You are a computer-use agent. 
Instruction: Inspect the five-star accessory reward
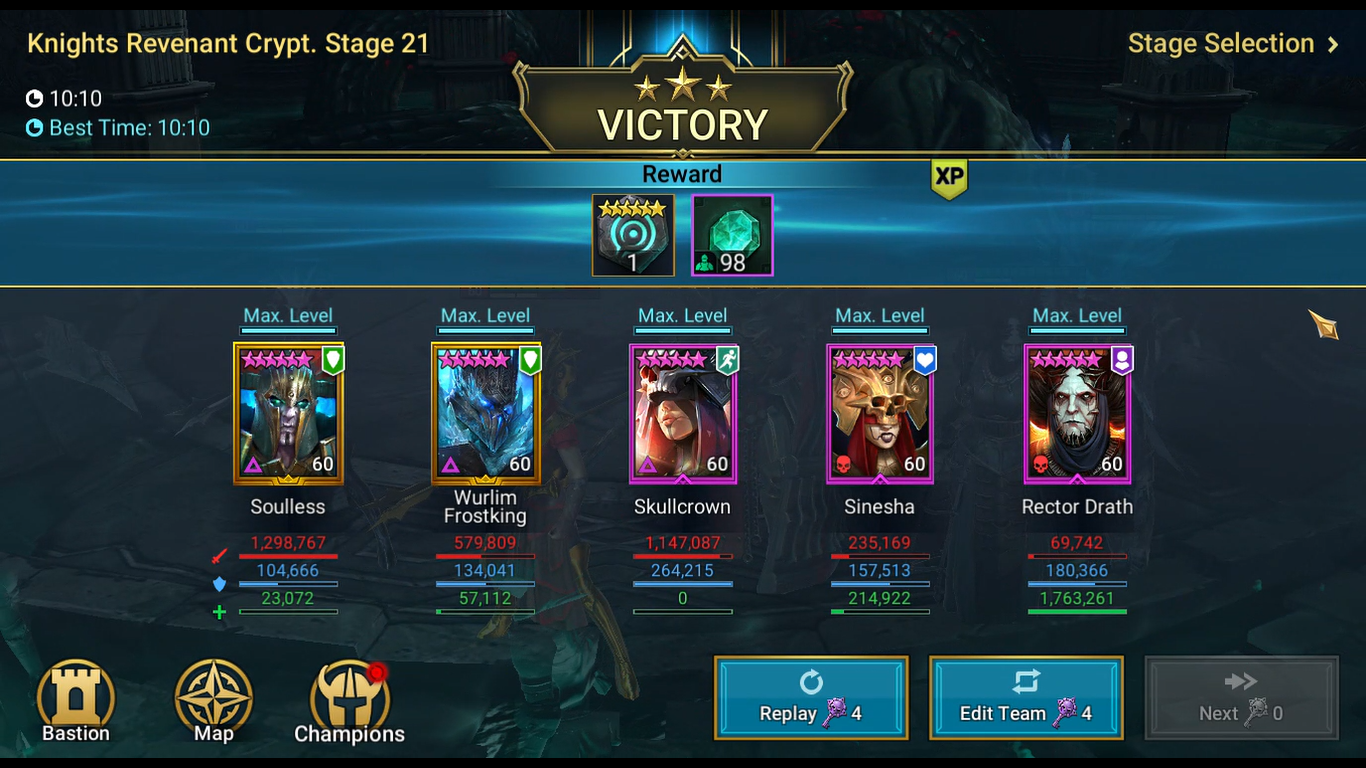click(633, 235)
